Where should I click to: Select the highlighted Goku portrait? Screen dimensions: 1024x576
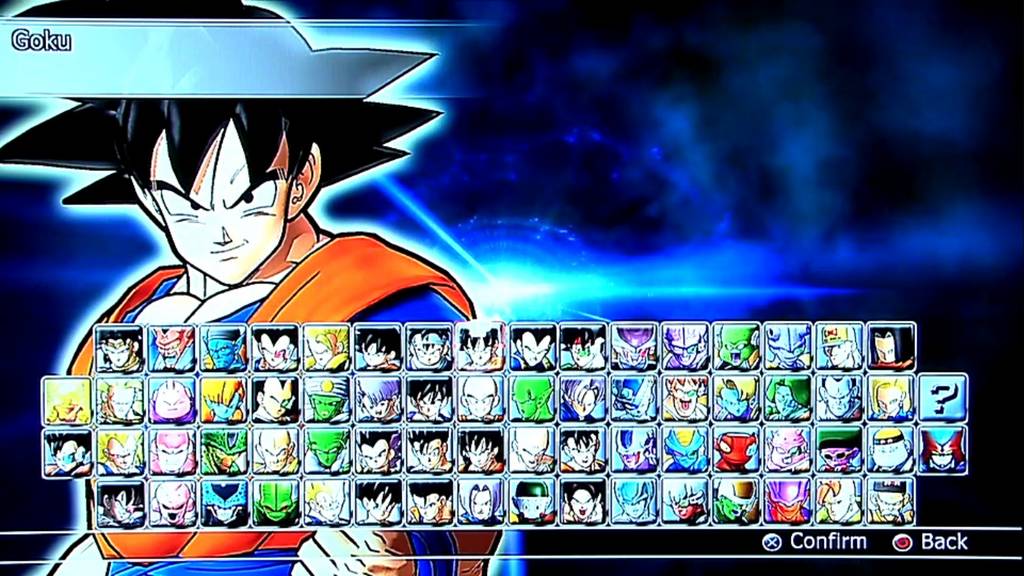482,347
